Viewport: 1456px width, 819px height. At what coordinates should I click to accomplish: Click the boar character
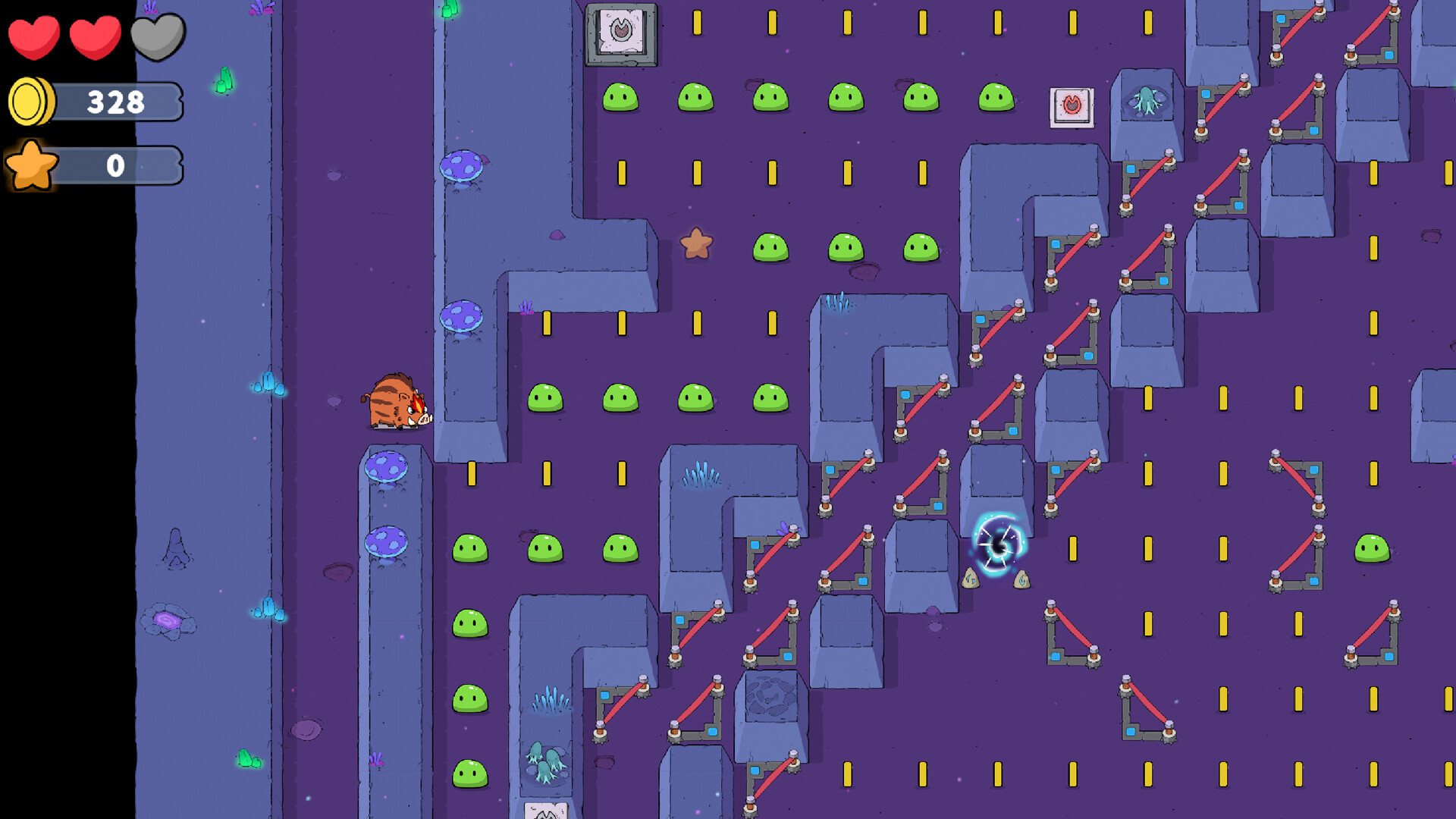click(x=398, y=402)
